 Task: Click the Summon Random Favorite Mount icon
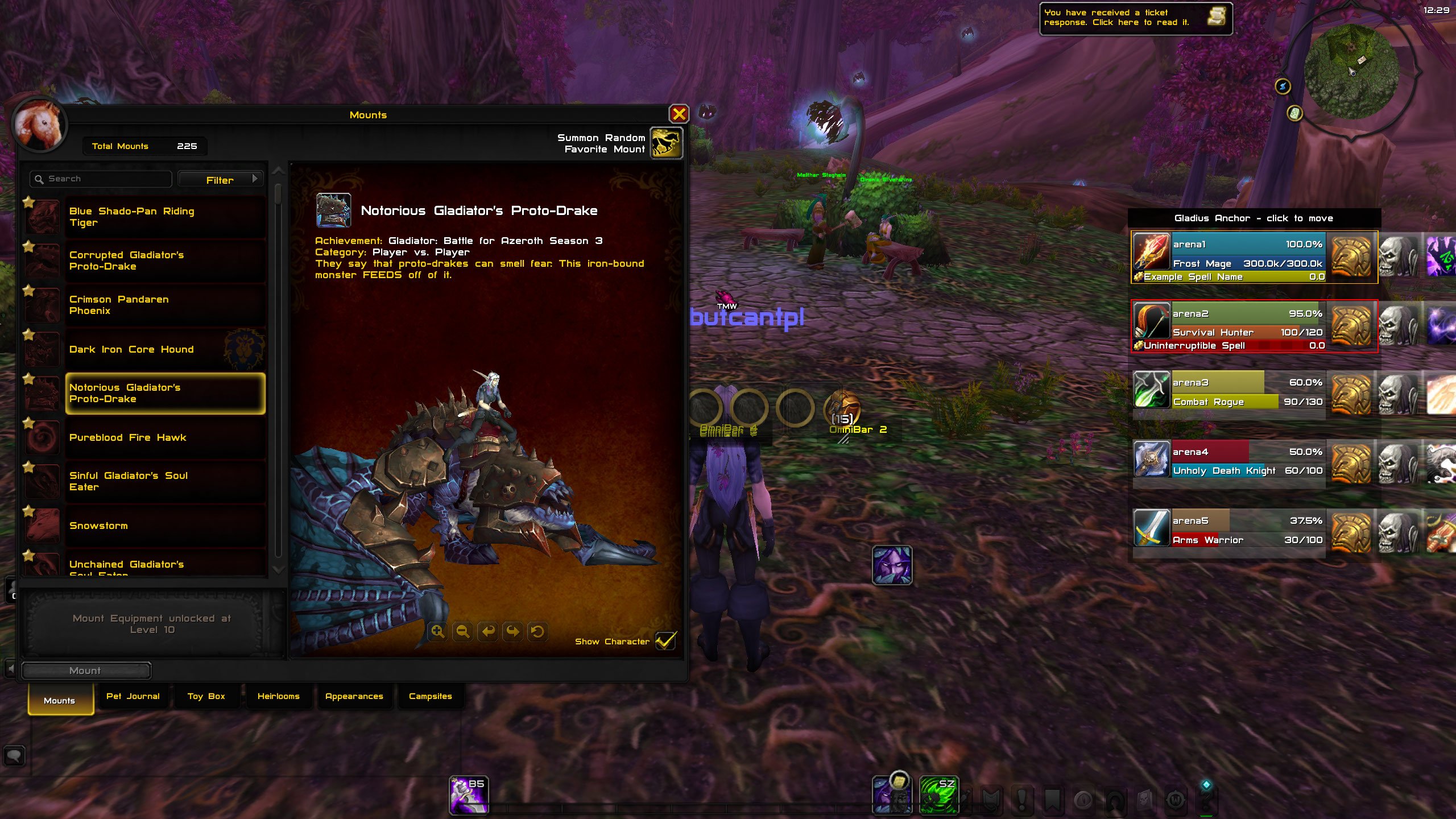pos(667,143)
